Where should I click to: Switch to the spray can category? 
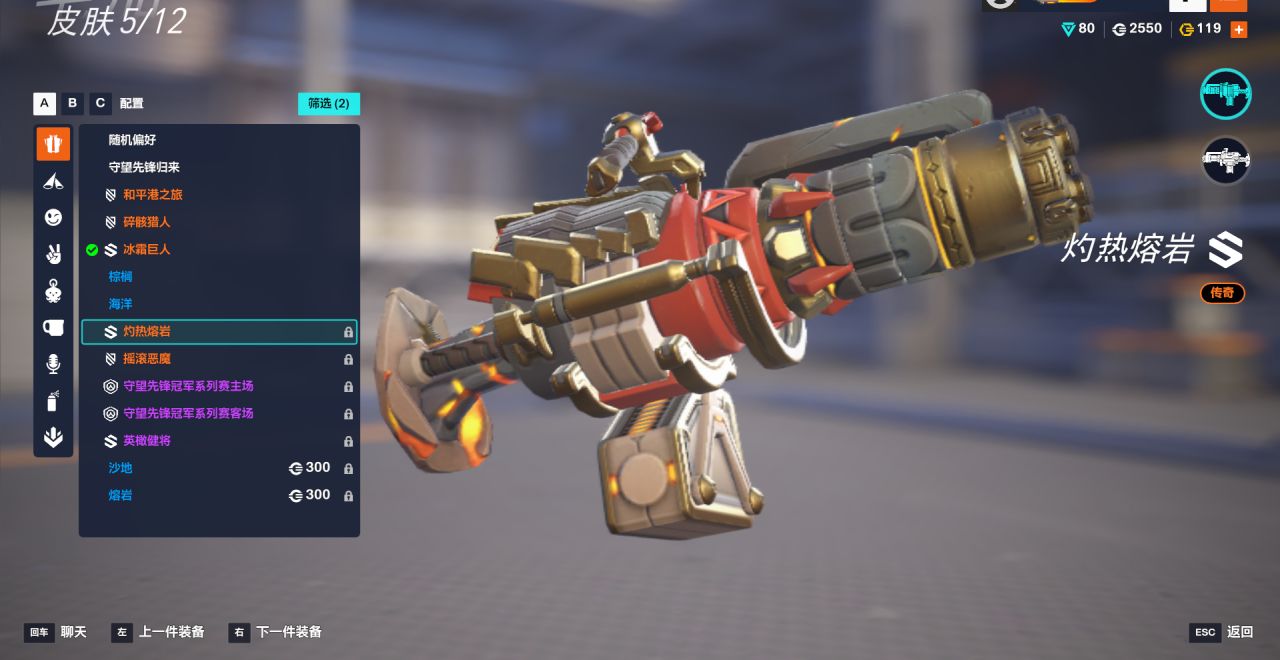(53, 401)
